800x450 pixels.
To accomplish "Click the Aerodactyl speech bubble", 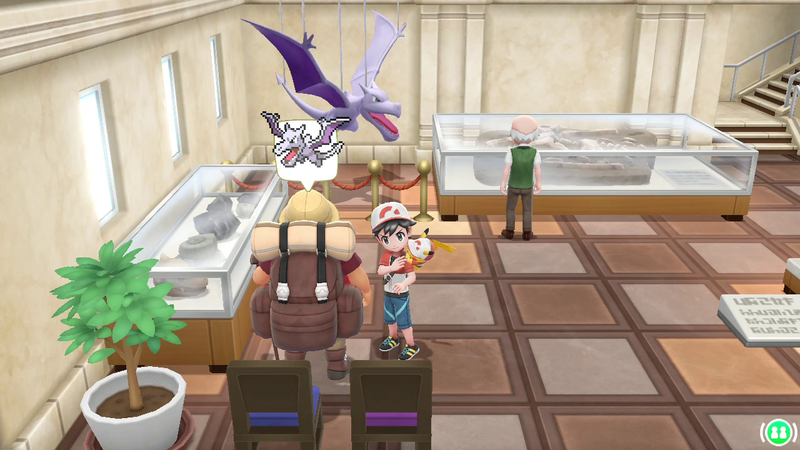I will (305, 147).
